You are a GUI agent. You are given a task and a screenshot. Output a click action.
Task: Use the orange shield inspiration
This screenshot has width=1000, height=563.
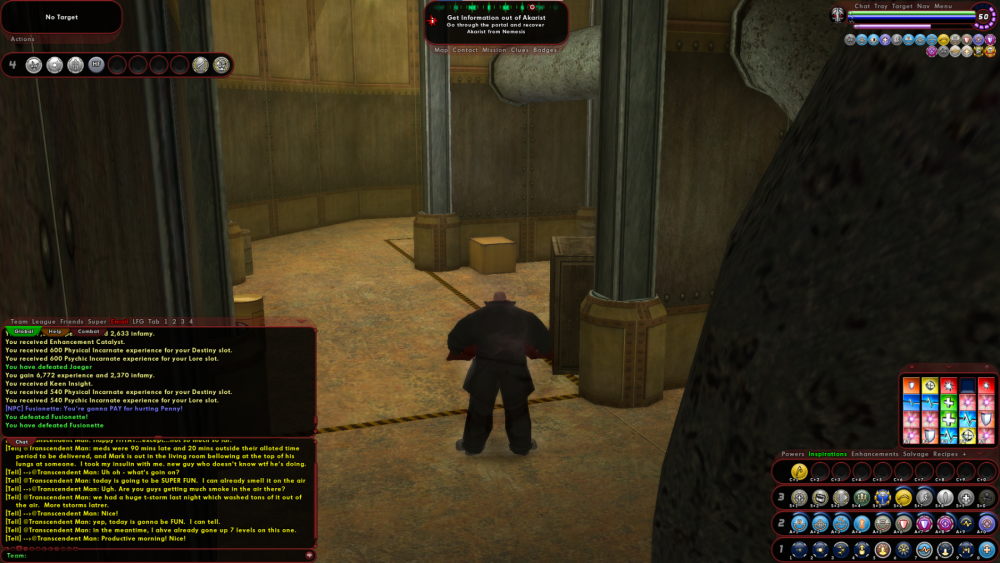911,385
